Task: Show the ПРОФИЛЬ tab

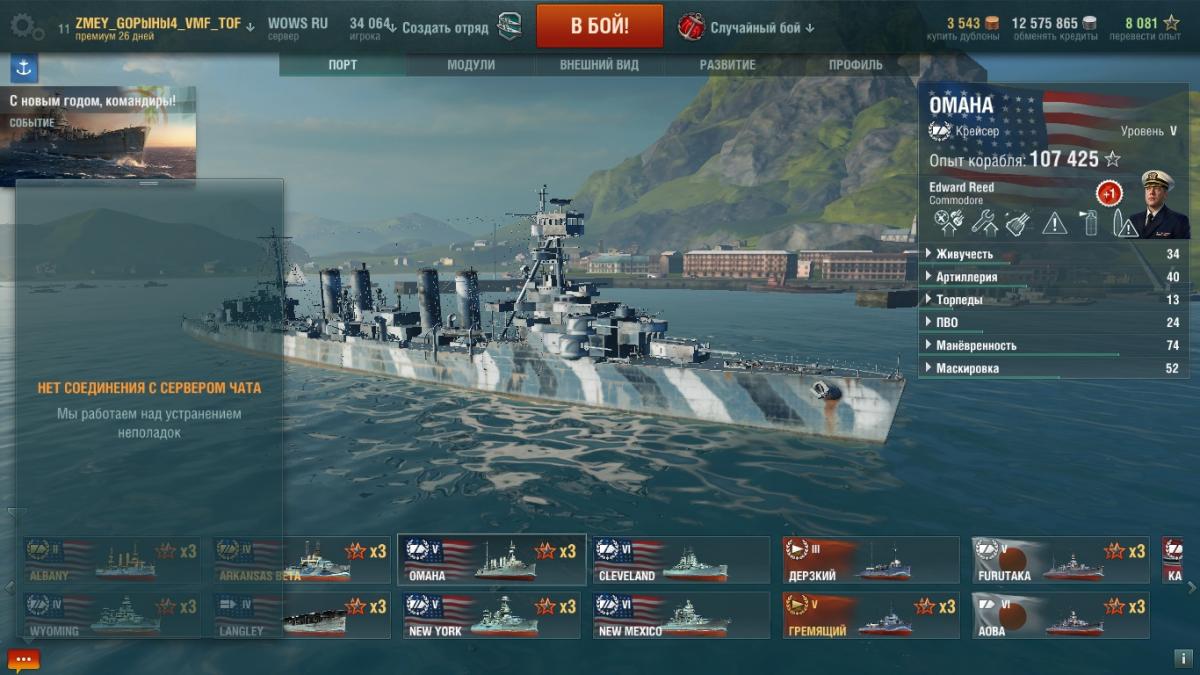Action: click(855, 65)
